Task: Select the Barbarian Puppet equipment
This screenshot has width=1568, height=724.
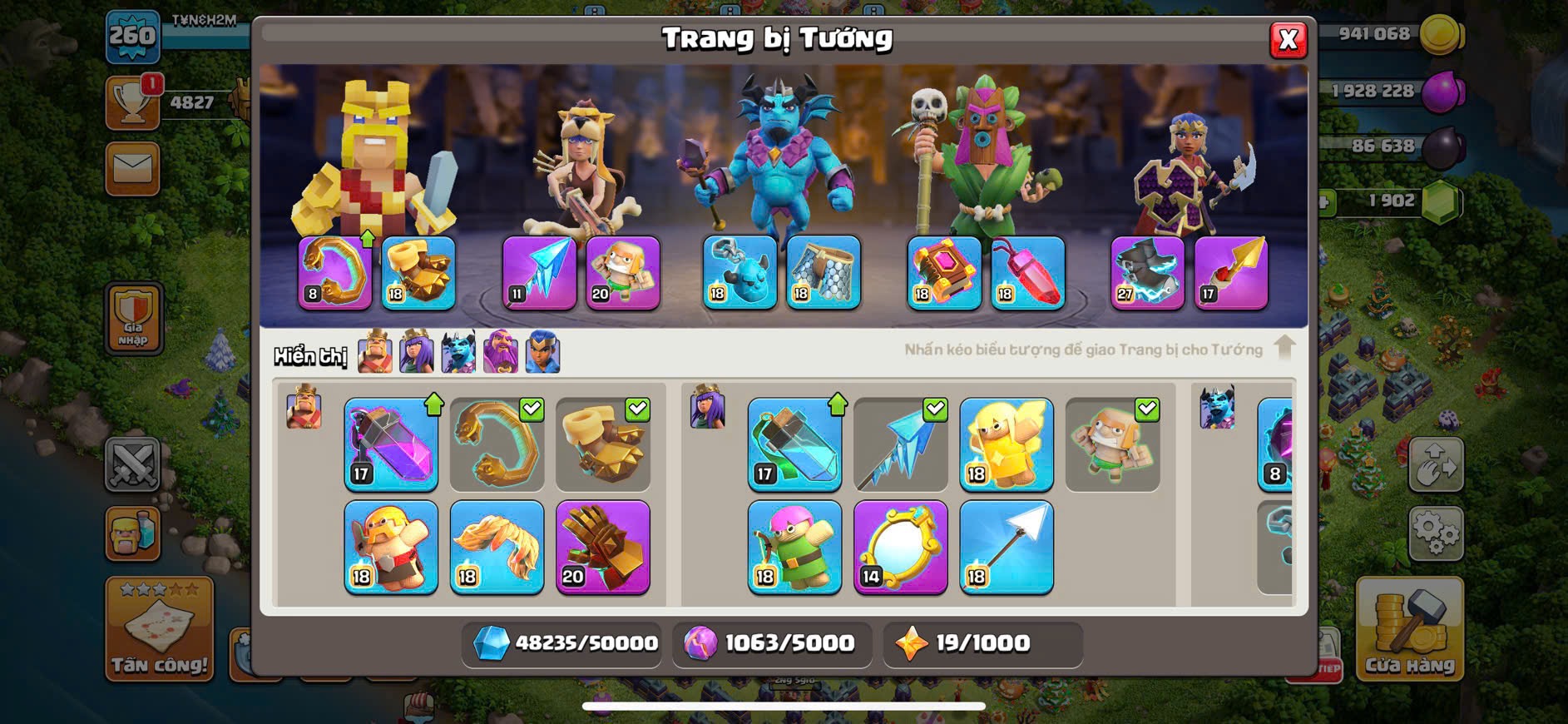Action: 391,547
